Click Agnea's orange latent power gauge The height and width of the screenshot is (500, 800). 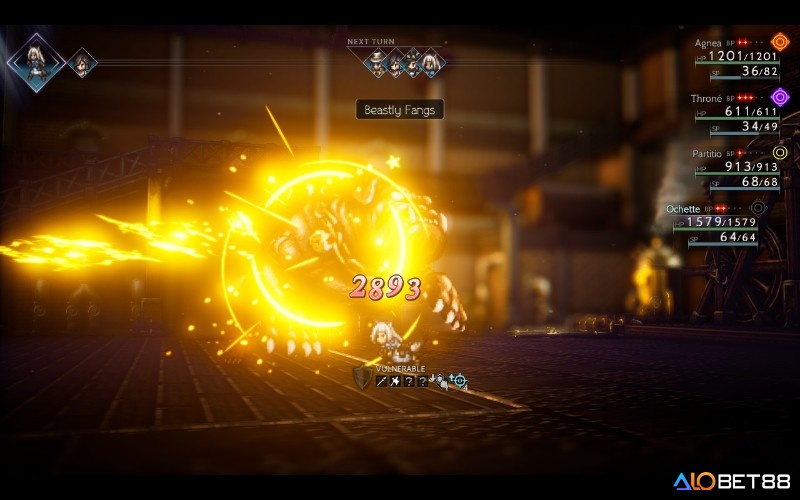coord(780,44)
